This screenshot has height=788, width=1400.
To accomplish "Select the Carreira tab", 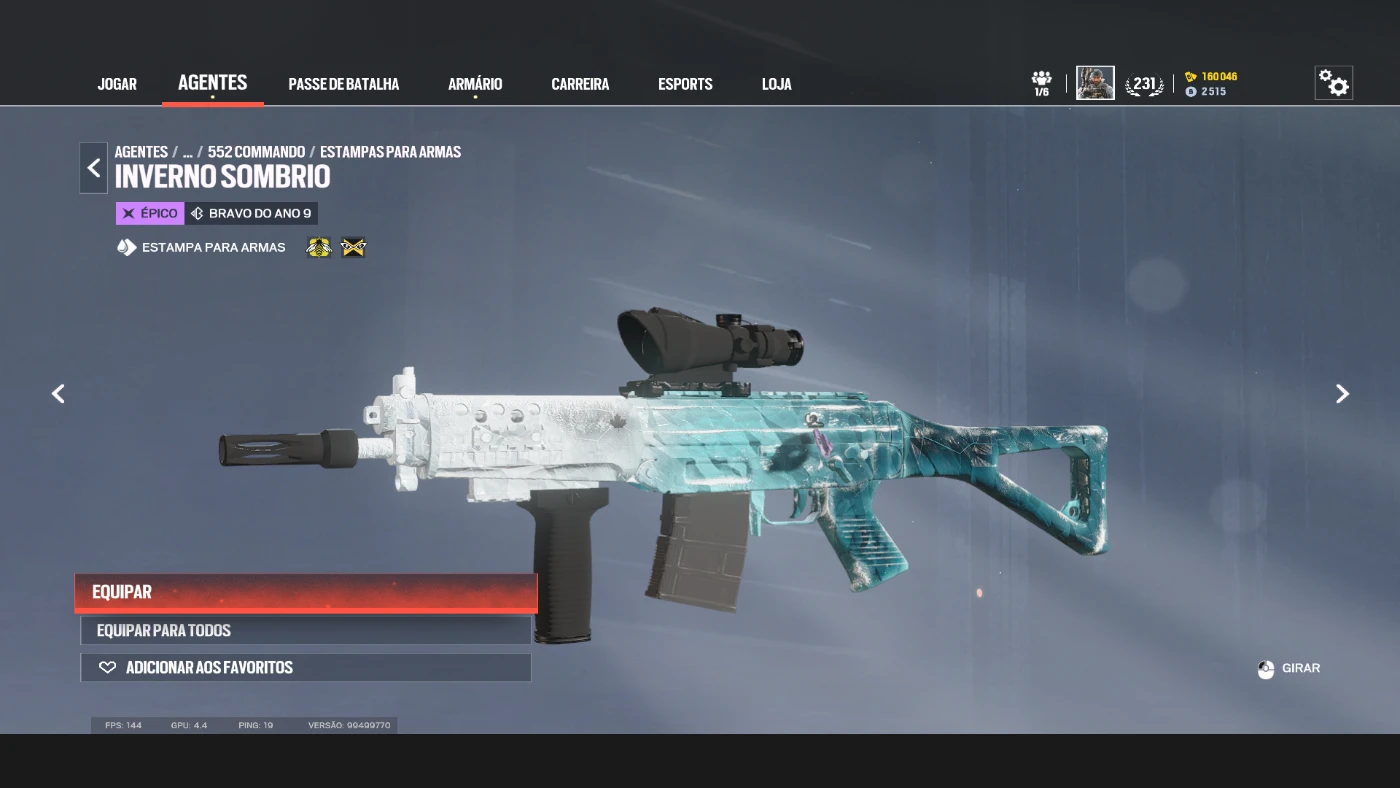I will [580, 84].
